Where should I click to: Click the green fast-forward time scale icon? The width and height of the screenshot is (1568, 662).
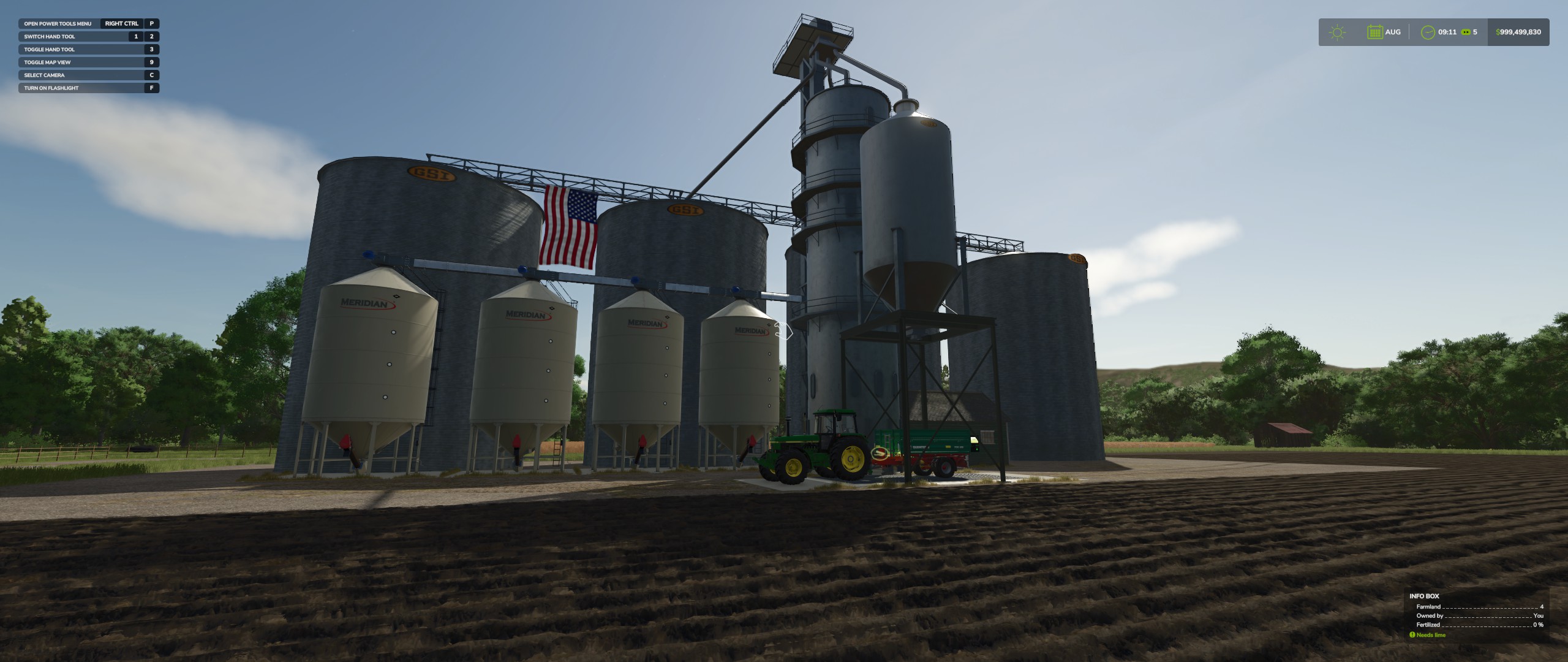point(1467,32)
